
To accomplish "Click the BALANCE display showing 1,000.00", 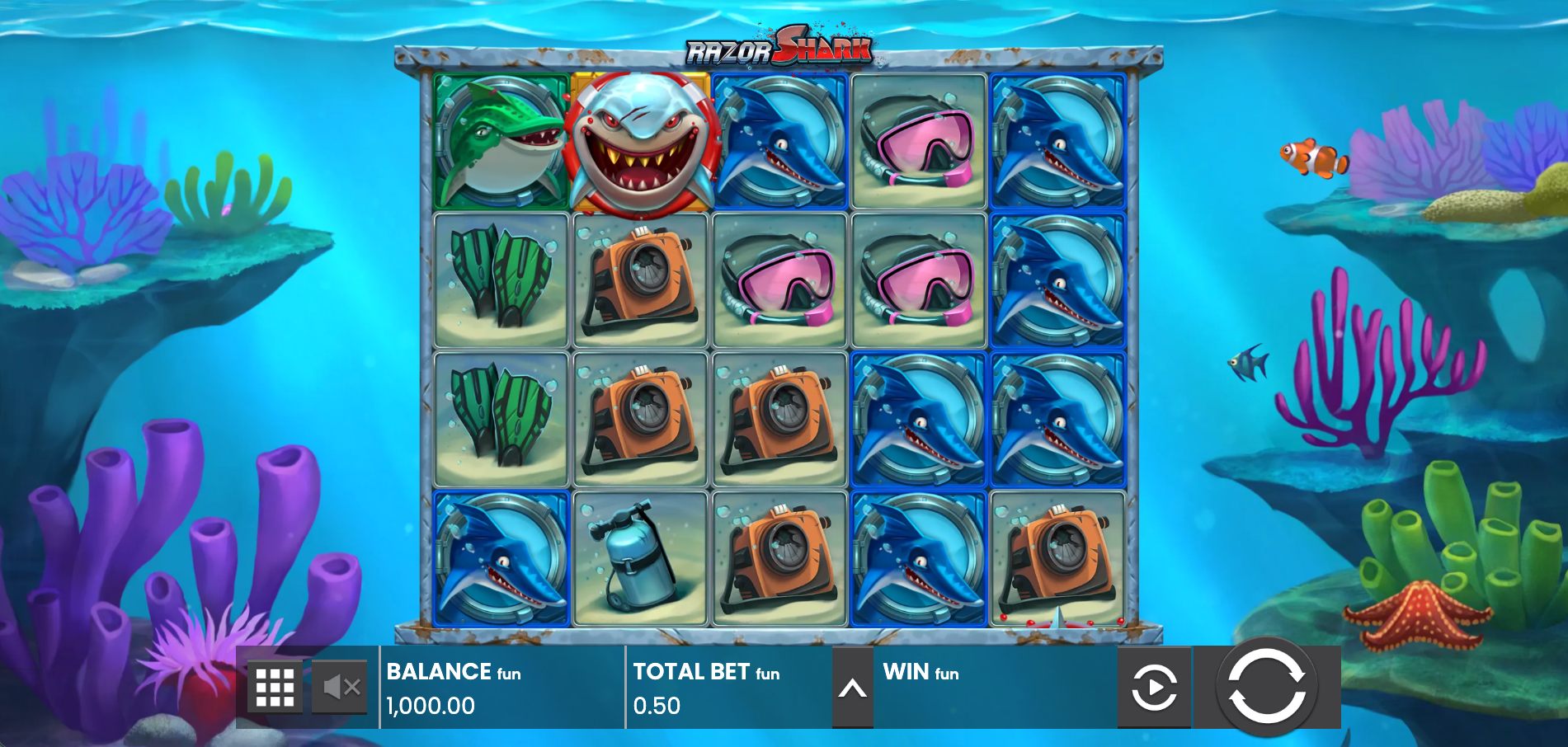I will (430, 705).
